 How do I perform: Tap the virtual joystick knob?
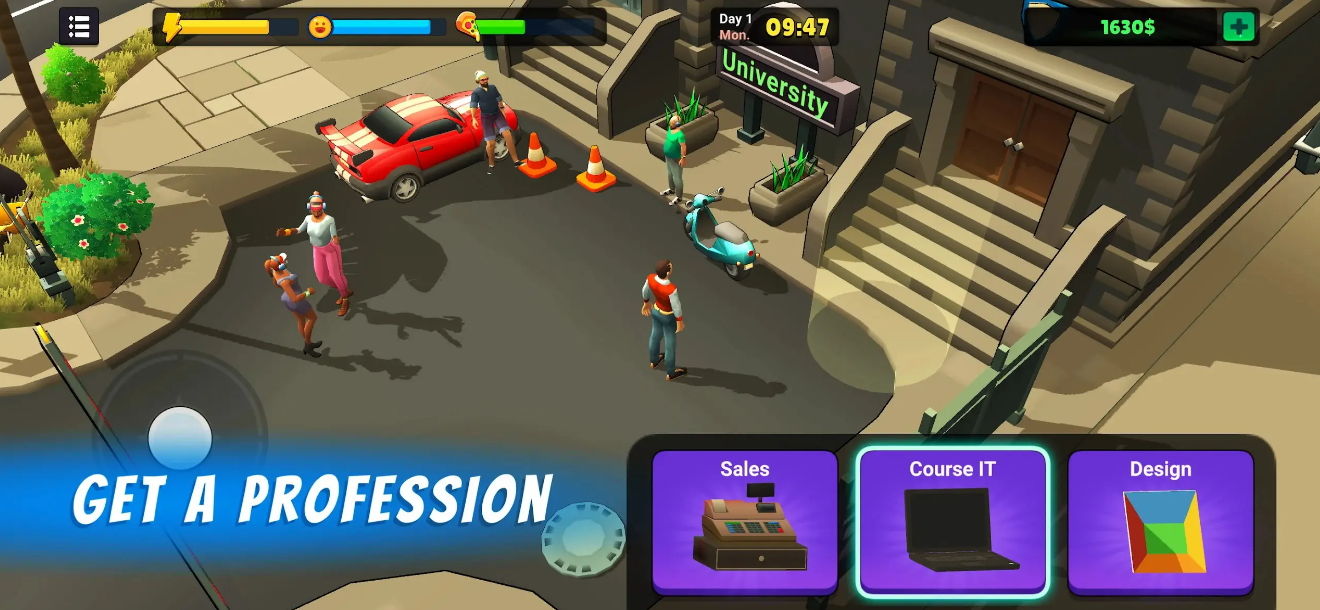pos(180,438)
